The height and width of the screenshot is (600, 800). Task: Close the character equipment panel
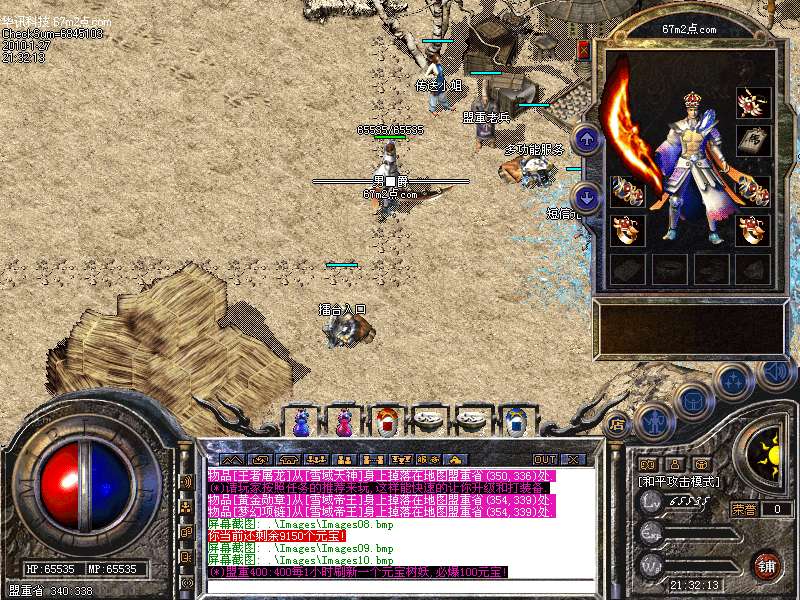pyautogui.click(x=584, y=49)
